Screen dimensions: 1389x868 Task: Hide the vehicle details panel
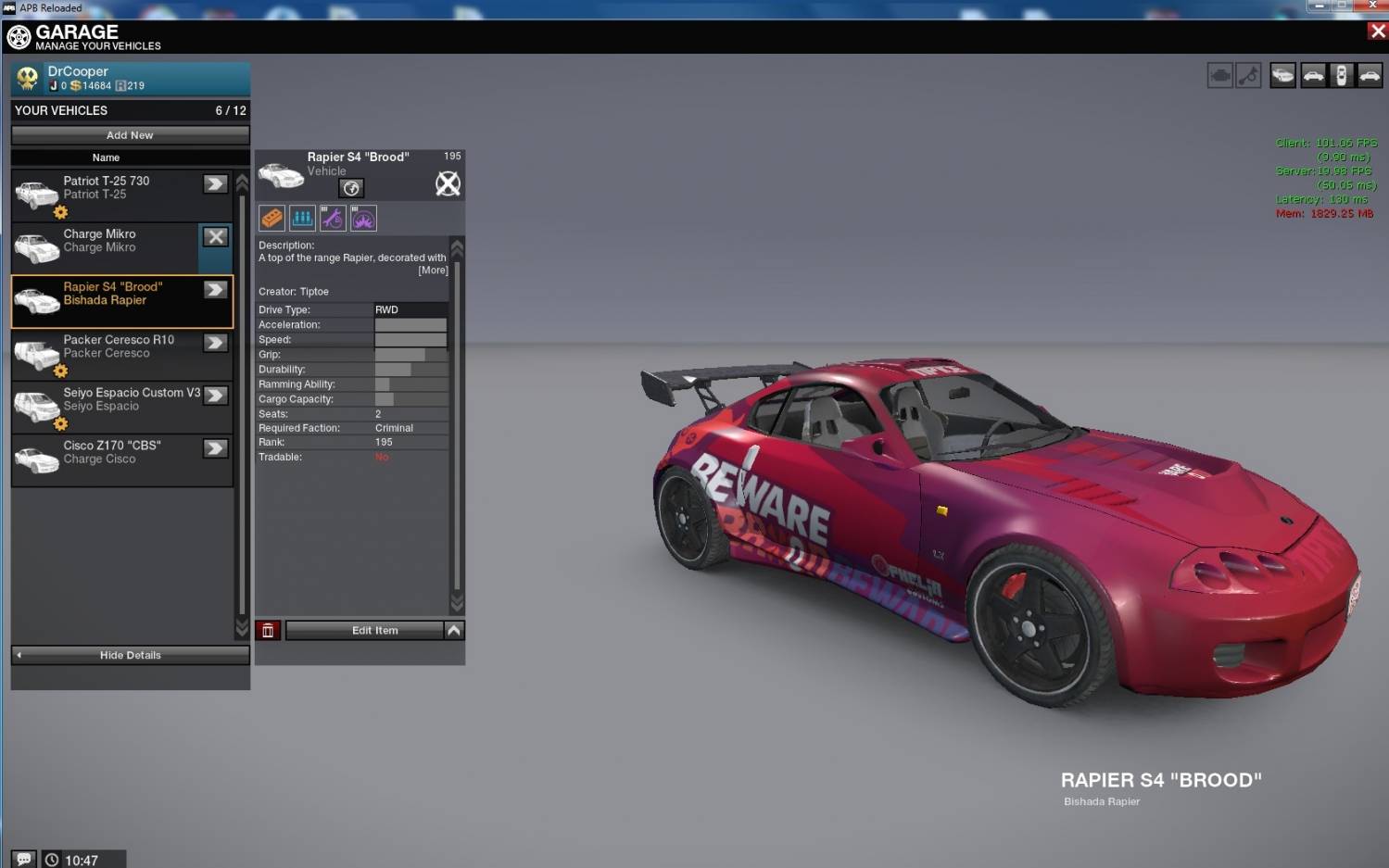130,655
